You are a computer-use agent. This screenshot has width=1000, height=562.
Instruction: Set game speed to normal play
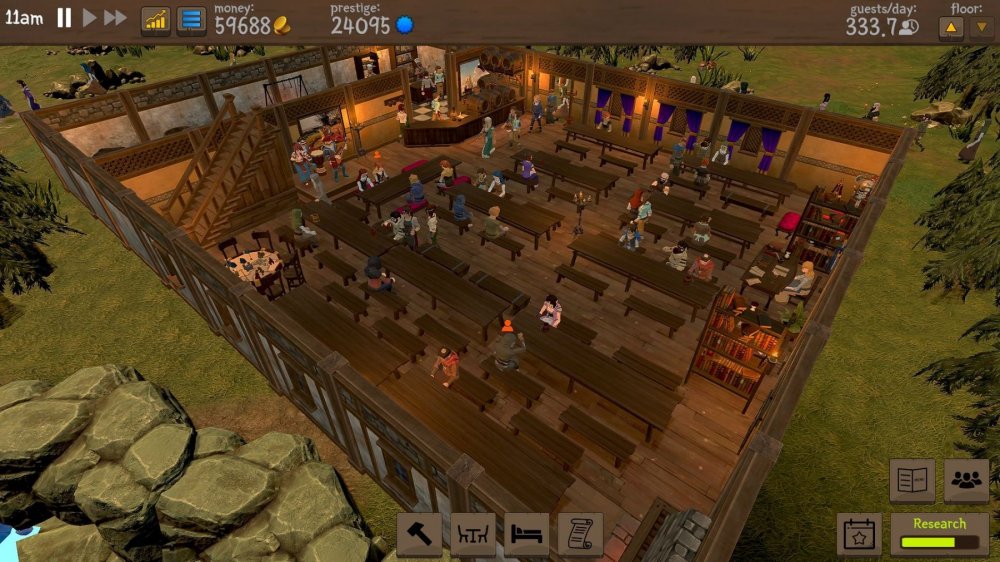pos(89,18)
